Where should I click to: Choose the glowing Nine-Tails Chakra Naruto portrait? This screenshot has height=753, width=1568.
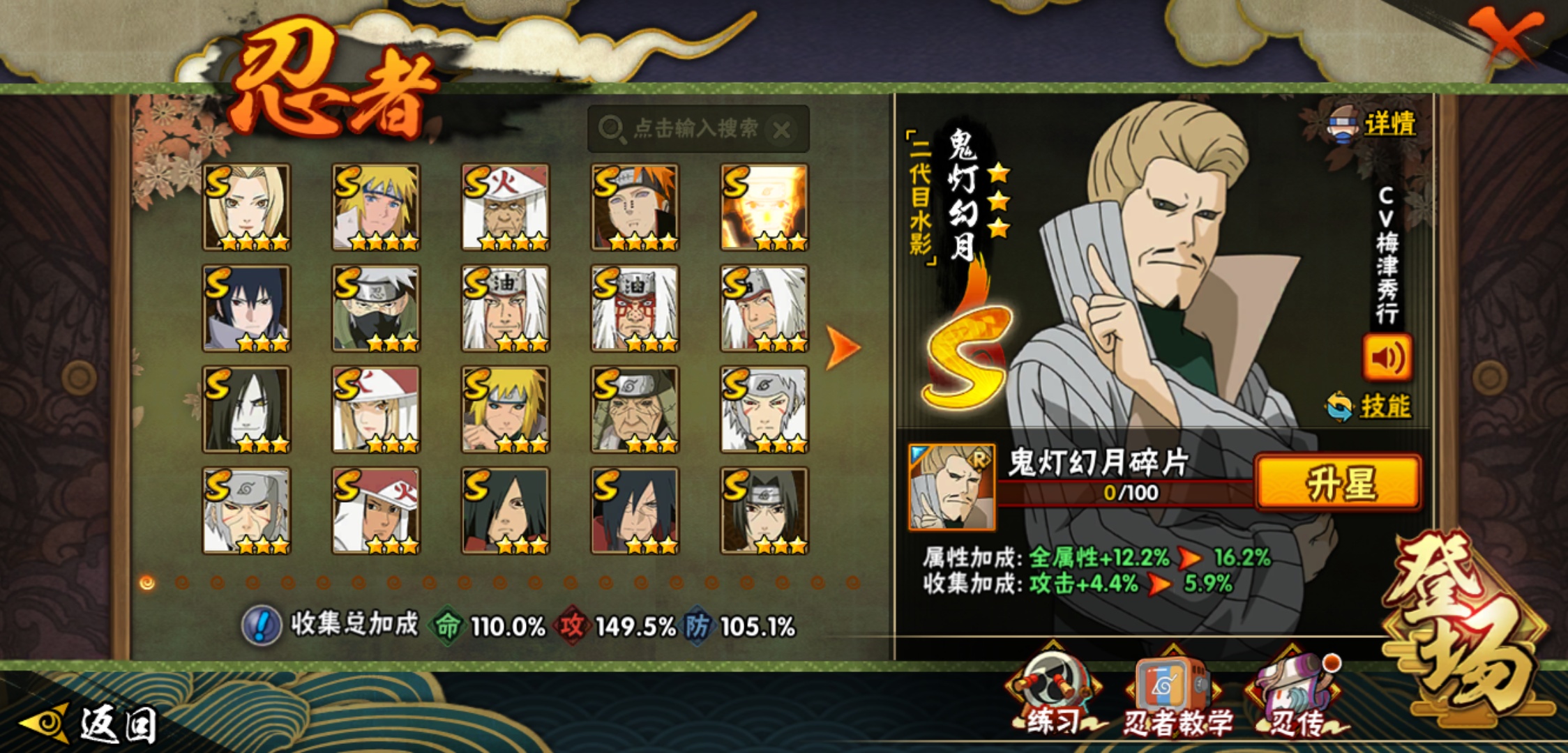click(764, 207)
